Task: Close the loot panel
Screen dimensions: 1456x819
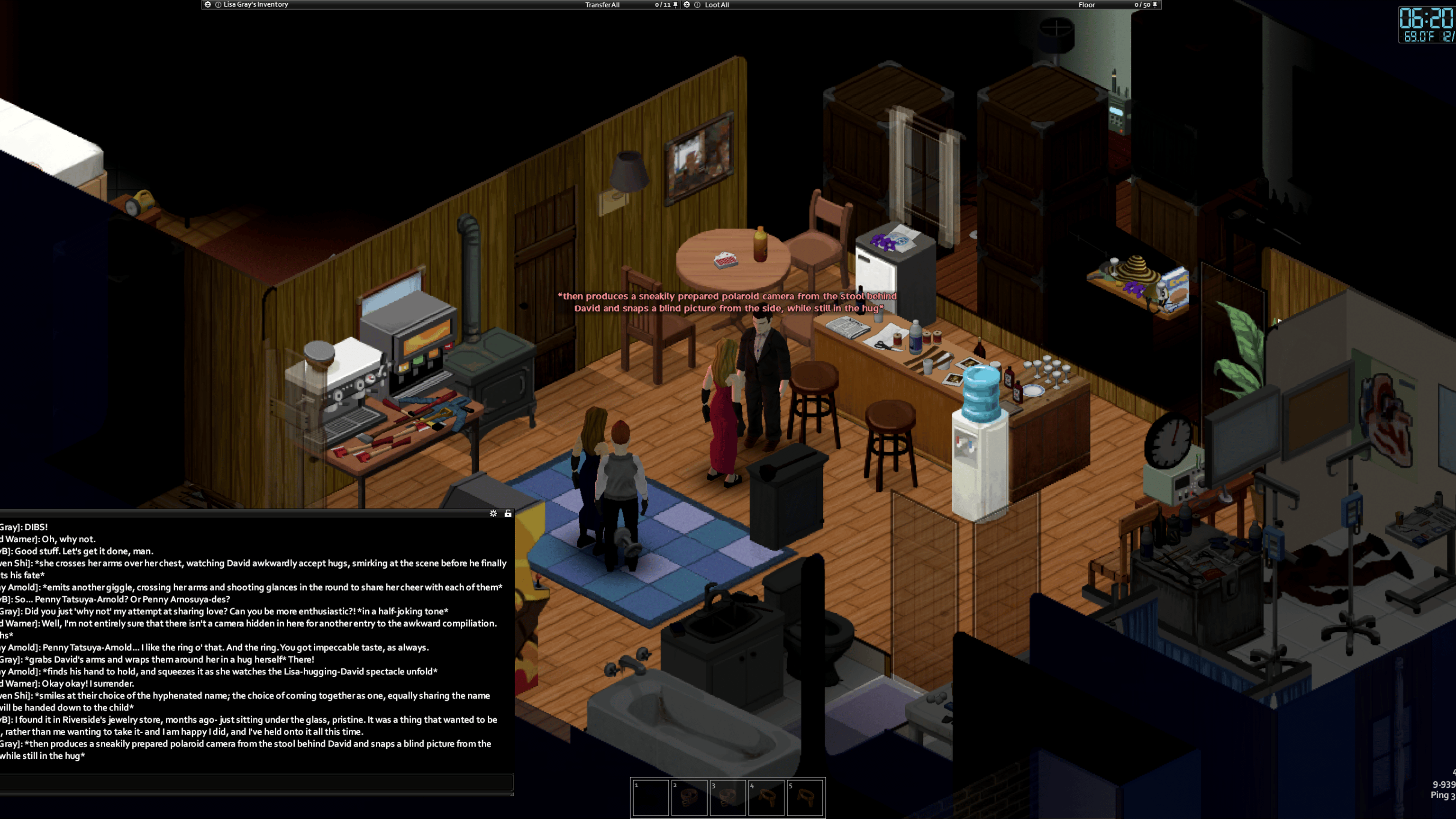Action: pos(687,5)
